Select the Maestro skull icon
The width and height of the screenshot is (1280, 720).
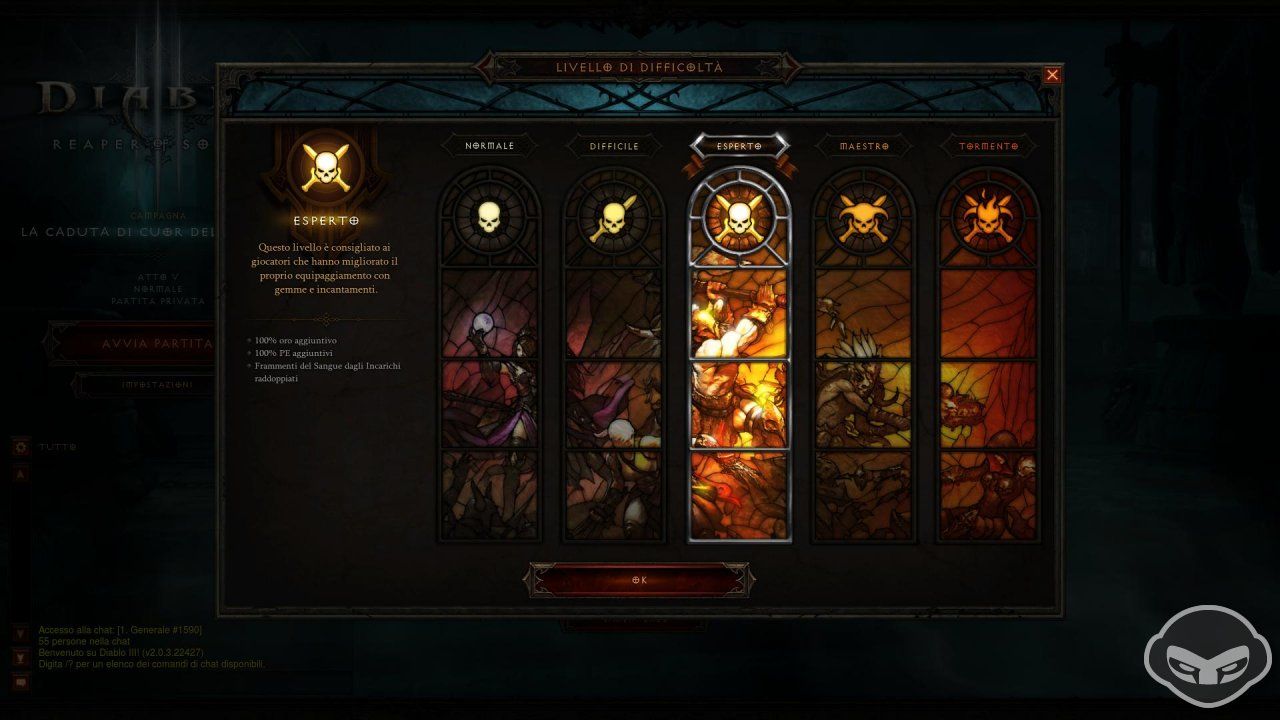(x=864, y=220)
